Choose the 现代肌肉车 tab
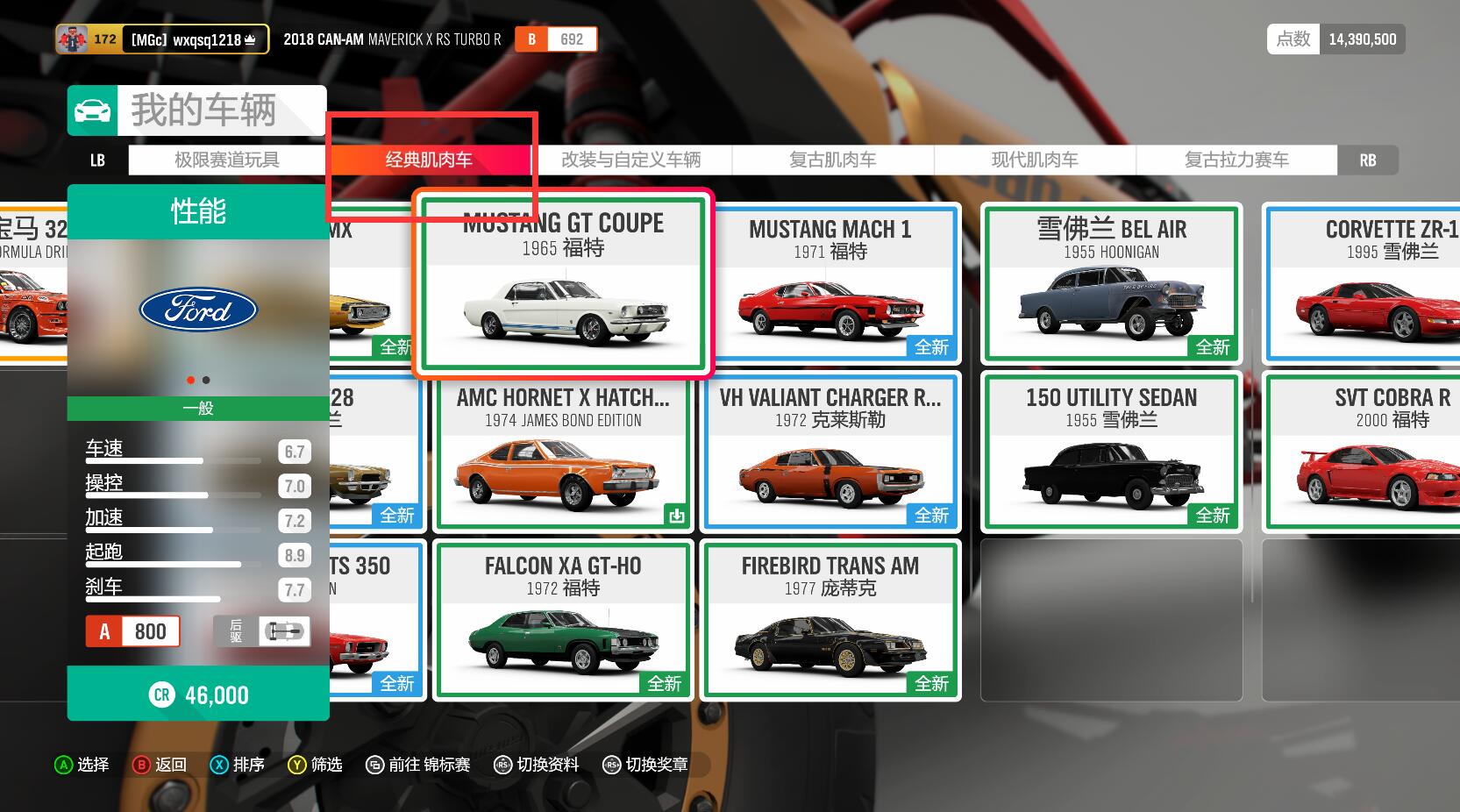Viewport: 1460px width, 812px height. (1035, 160)
